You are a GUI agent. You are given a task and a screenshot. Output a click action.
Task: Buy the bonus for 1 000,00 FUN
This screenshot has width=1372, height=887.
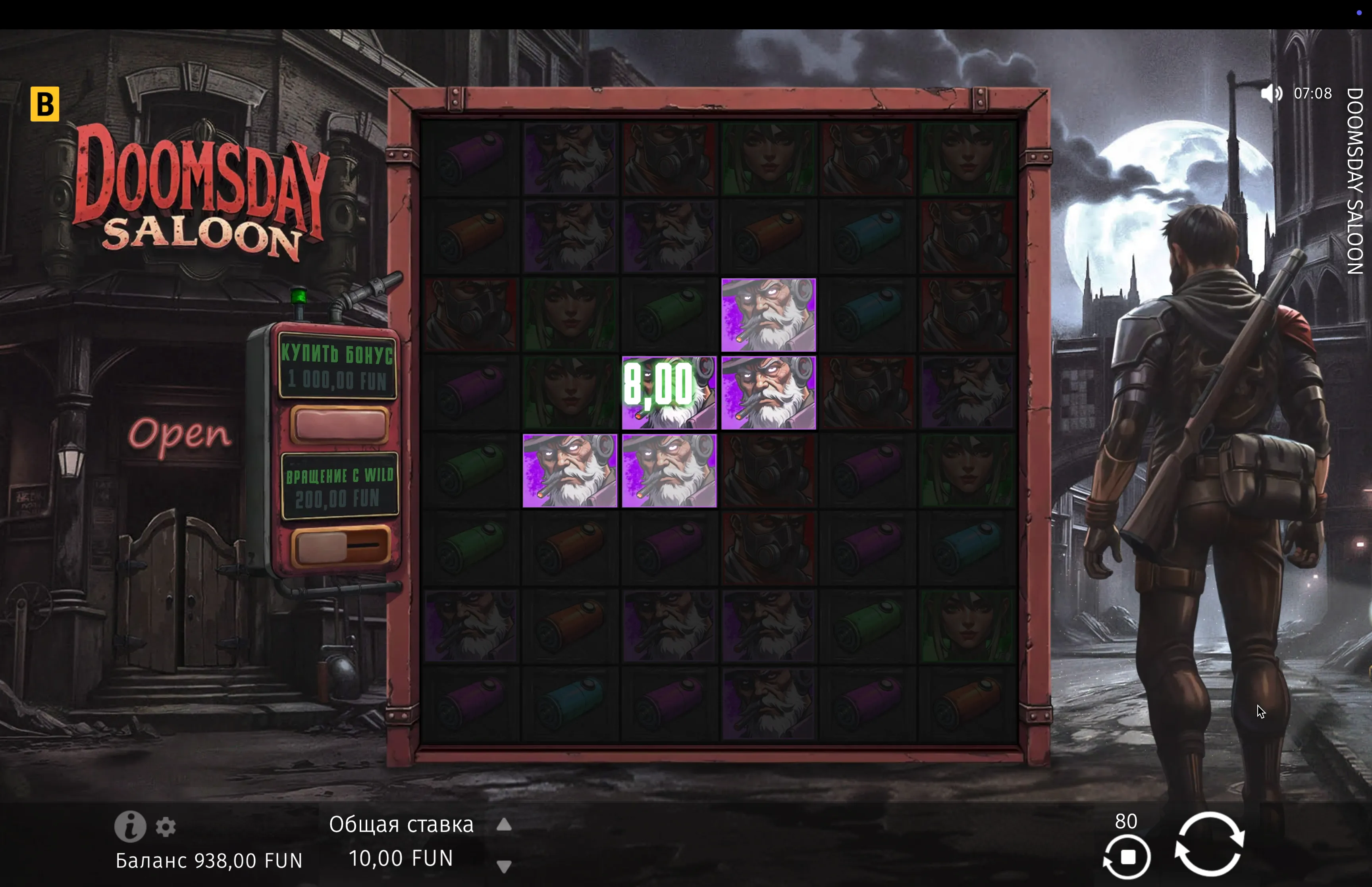coord(339,425)
